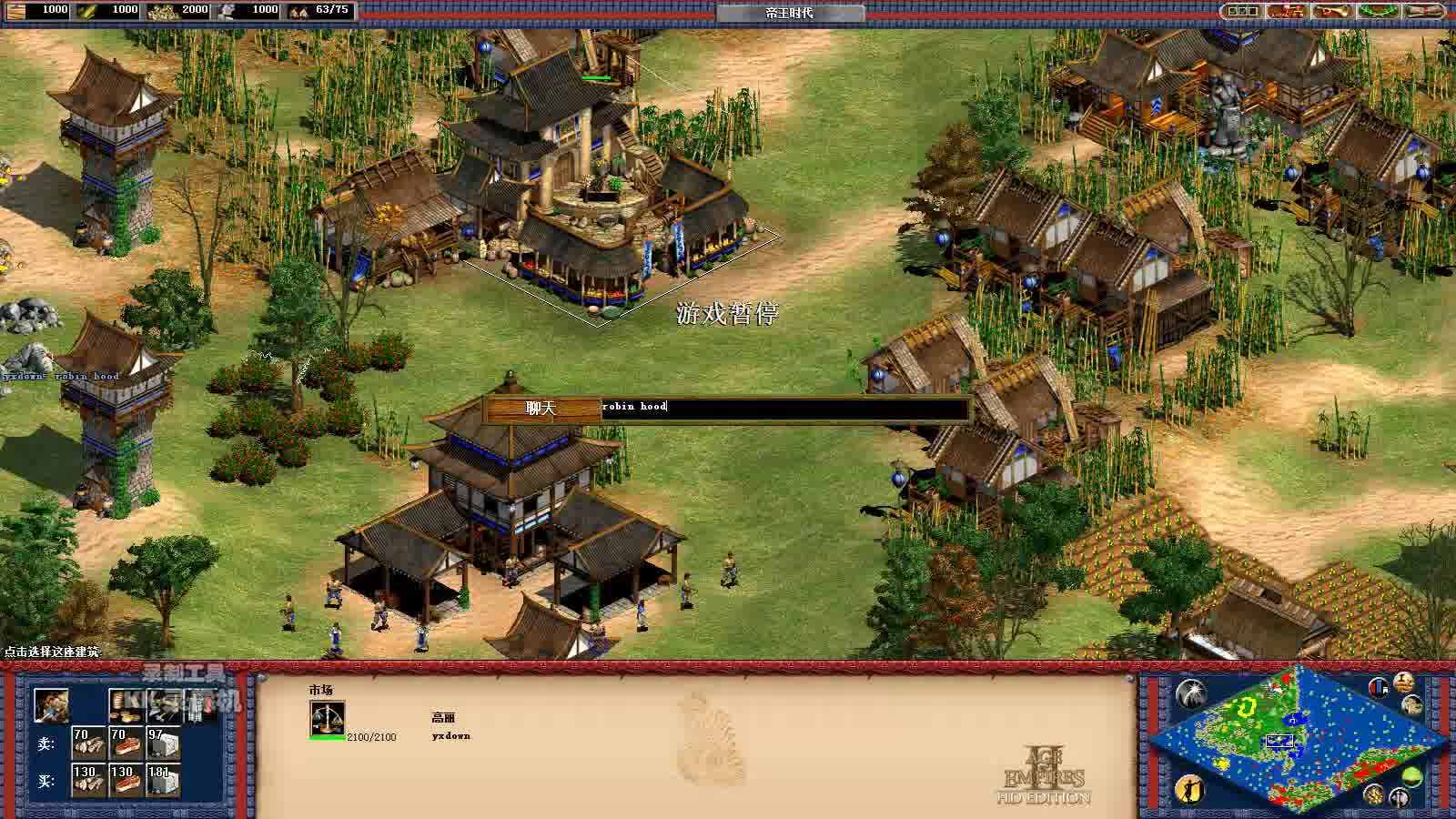
Task: Buy stone for 181 gold
Action: 163,781
